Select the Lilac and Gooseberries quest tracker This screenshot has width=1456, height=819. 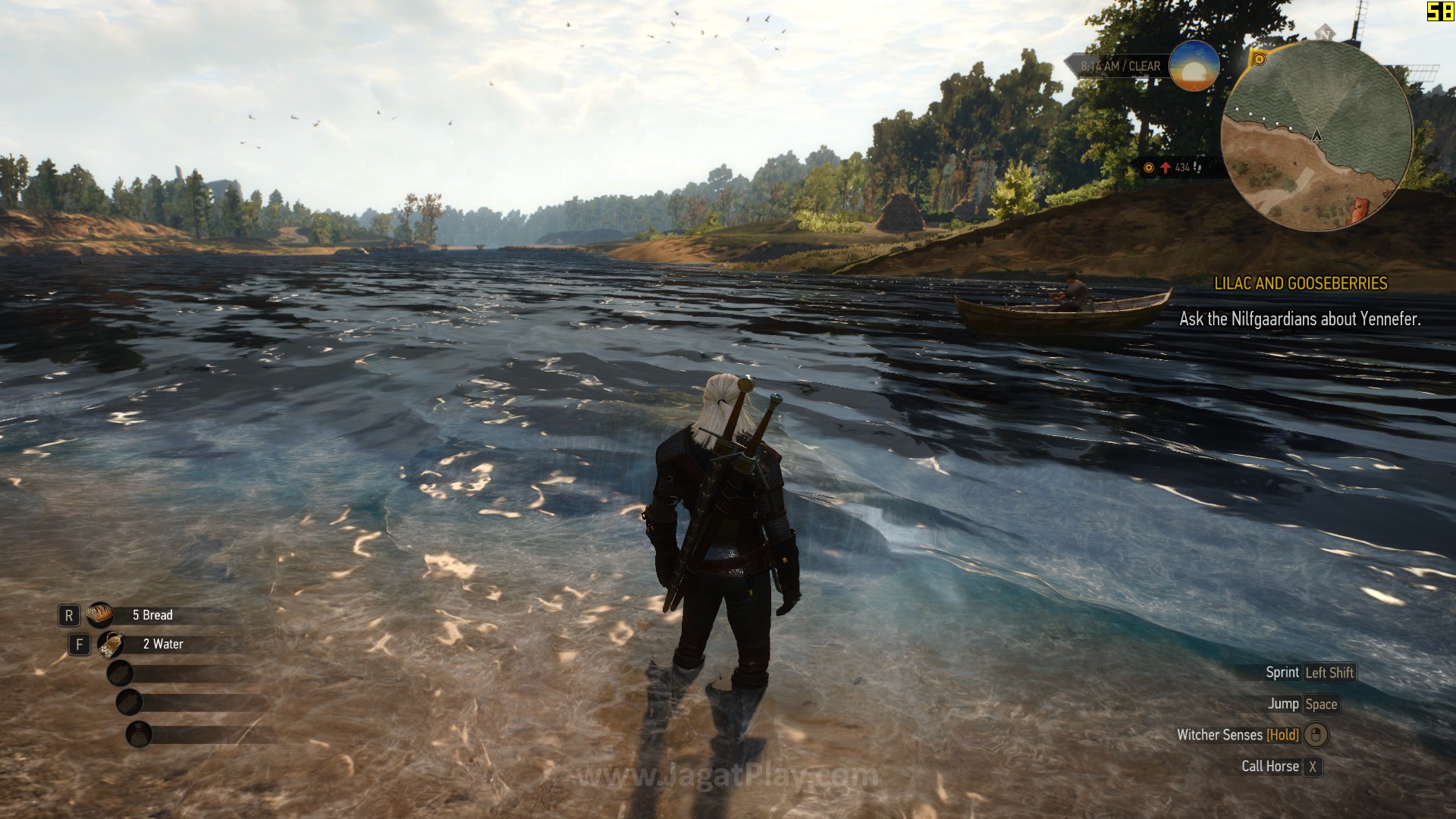1301,284
